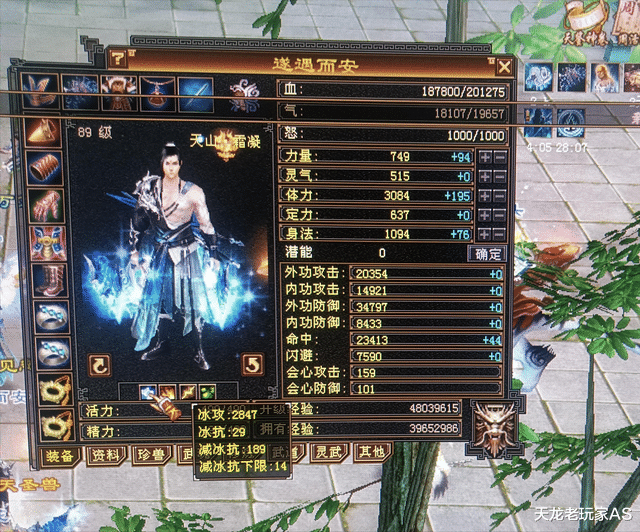Rotate character model right
The width and height of the screenshot is (640, 532).
click(x=253, y=363)
